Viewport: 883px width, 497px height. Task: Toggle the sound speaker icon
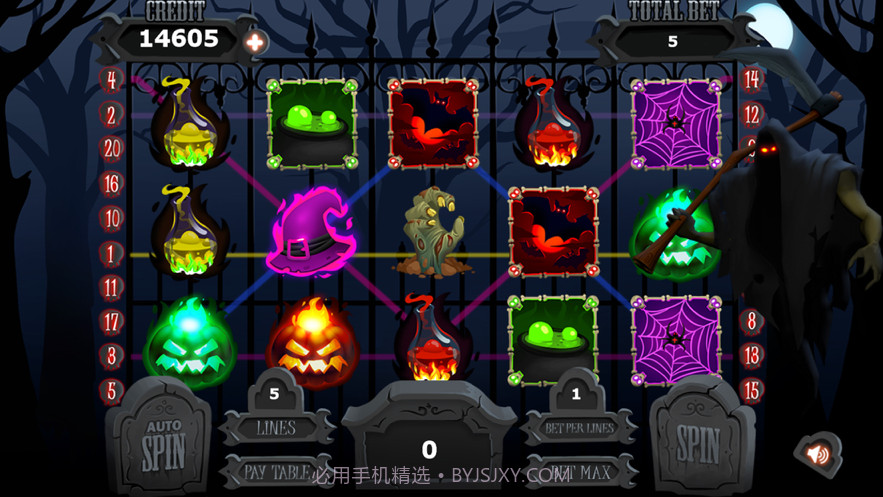point(818,454)
